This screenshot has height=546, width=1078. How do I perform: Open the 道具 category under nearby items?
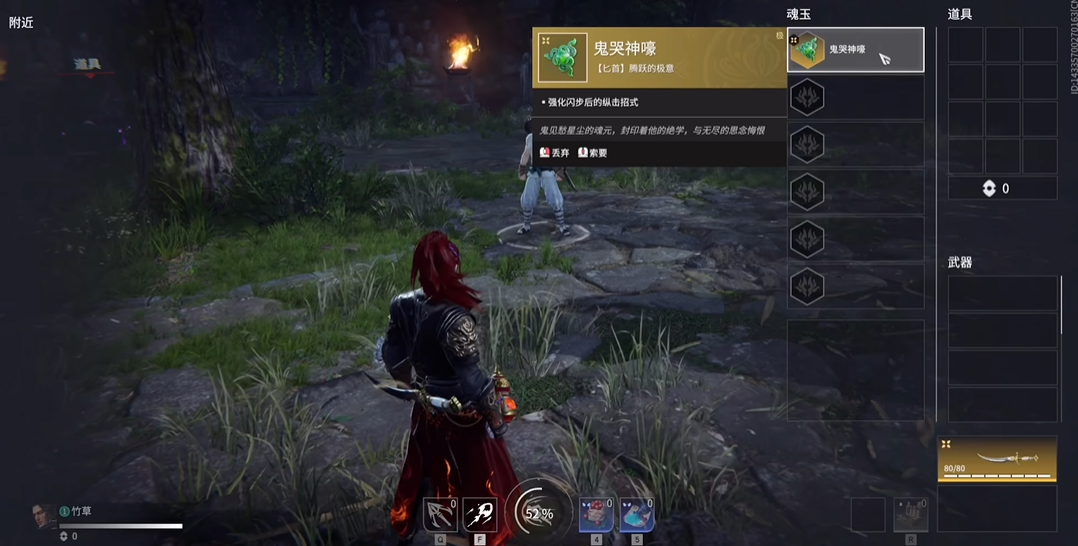(87, 64)
